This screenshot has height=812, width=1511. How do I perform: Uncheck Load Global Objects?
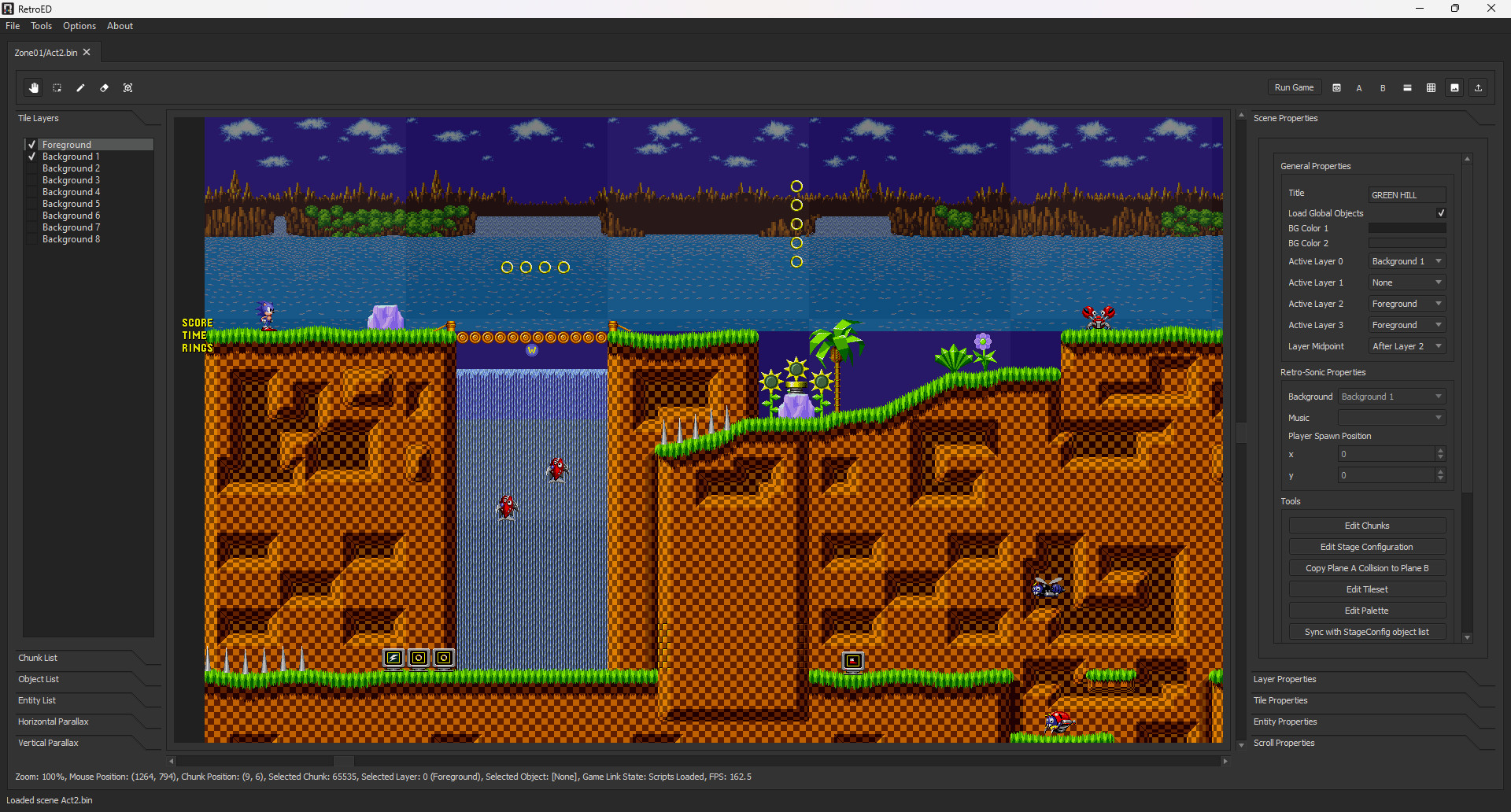click(1441, 212)
